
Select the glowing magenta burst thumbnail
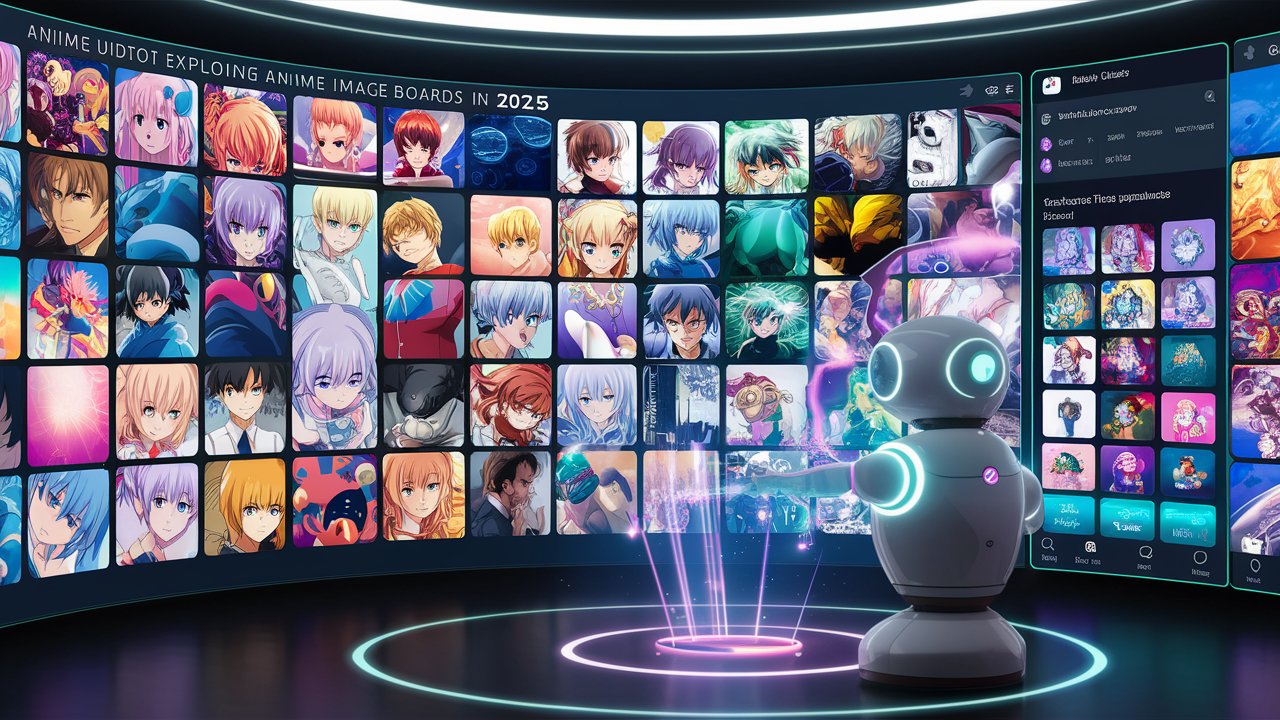pos(67,413)
